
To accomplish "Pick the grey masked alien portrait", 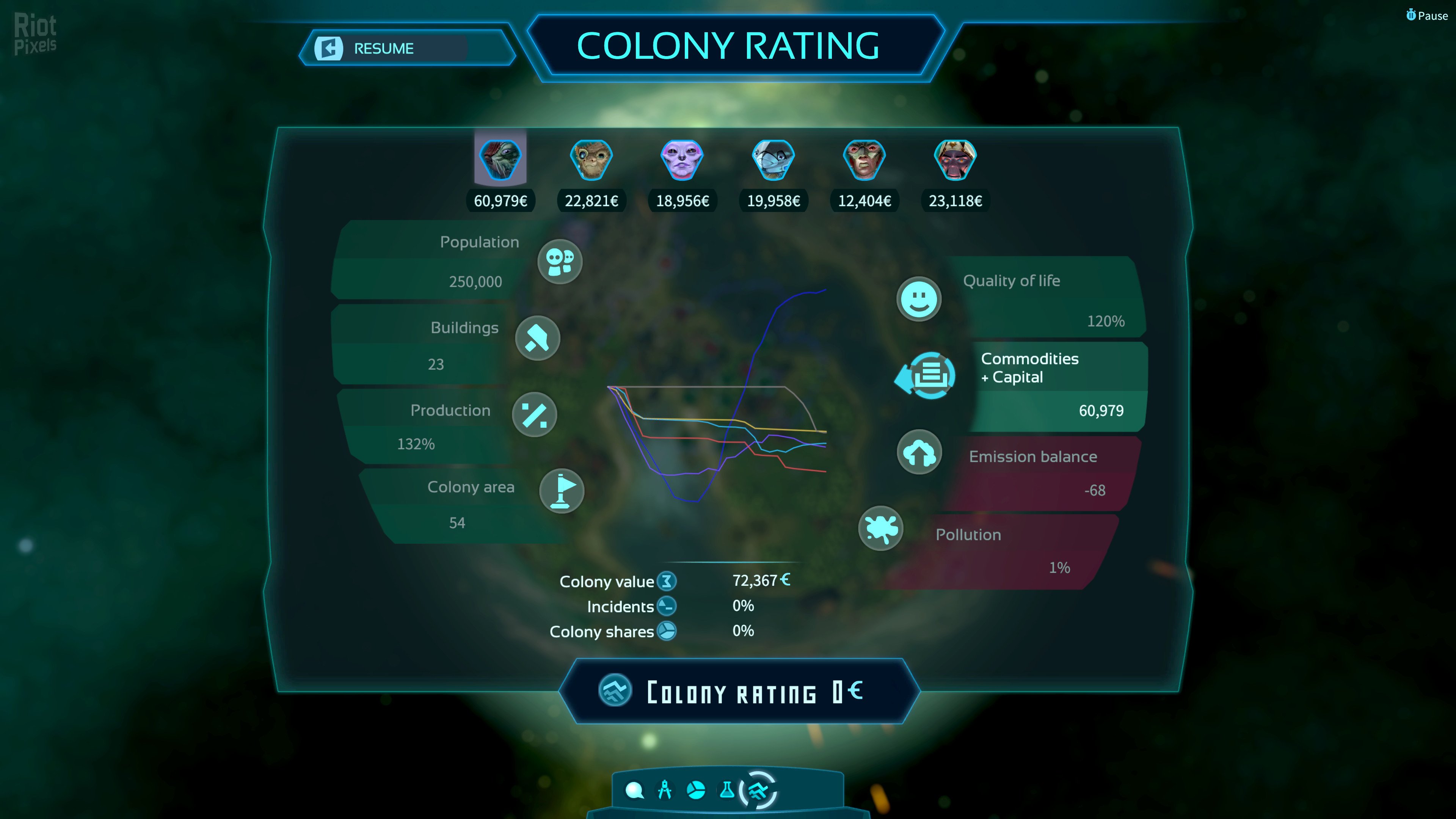I will (773, 159).
